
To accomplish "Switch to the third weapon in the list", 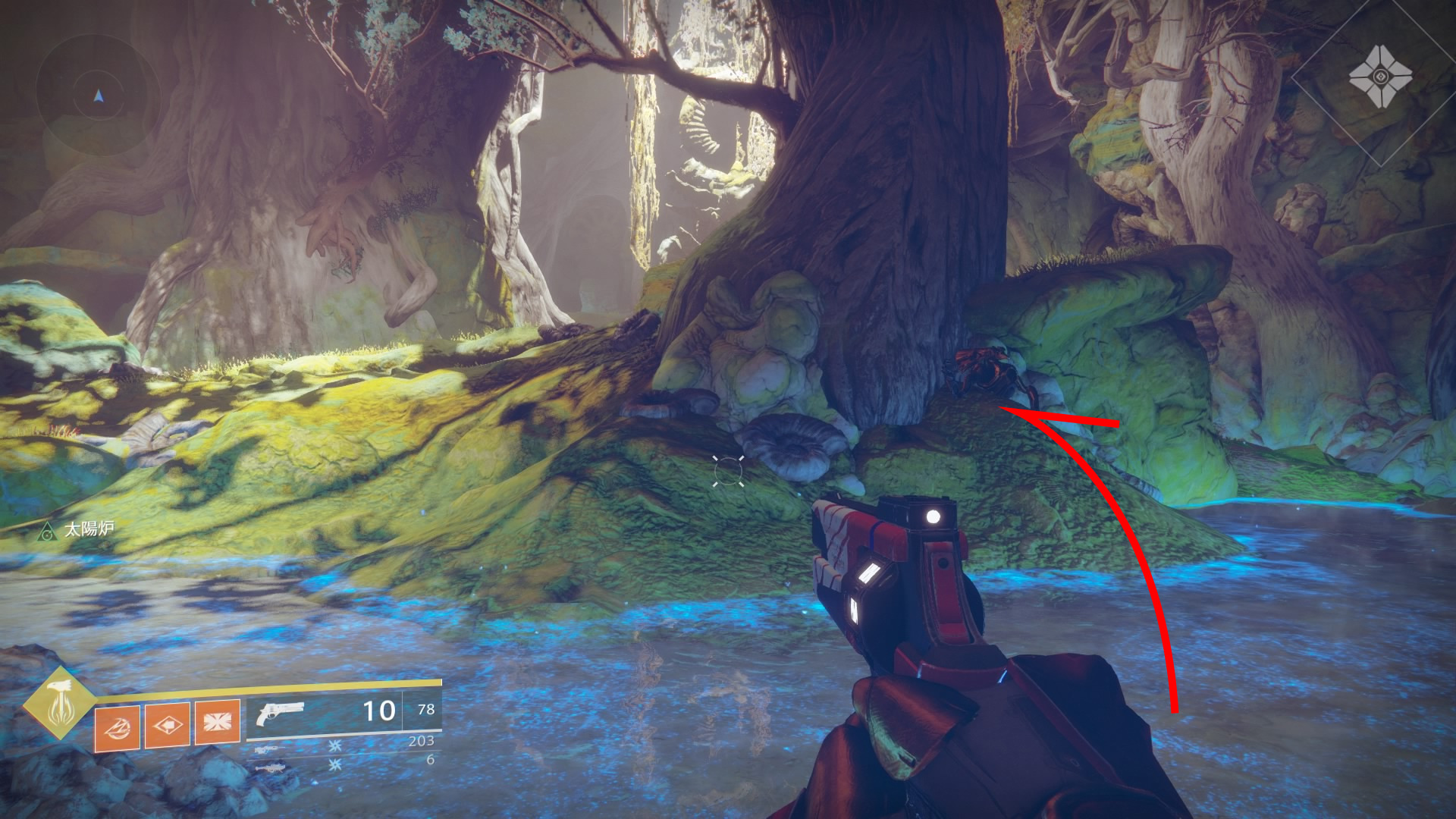I will point(271,767).
